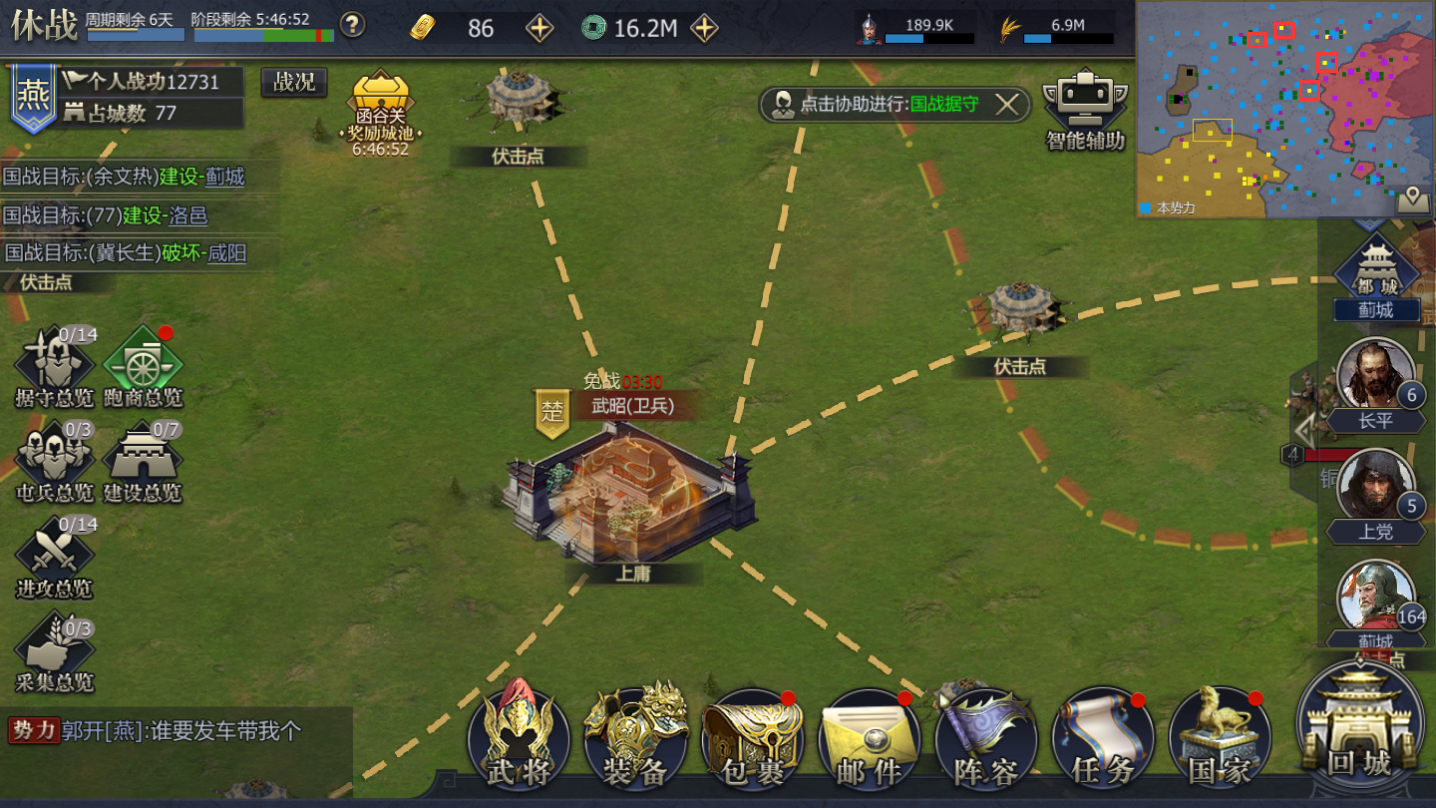The image size is (1436, 808).
Task: Open the 武将 generals menu
Action: click(518, 740)
